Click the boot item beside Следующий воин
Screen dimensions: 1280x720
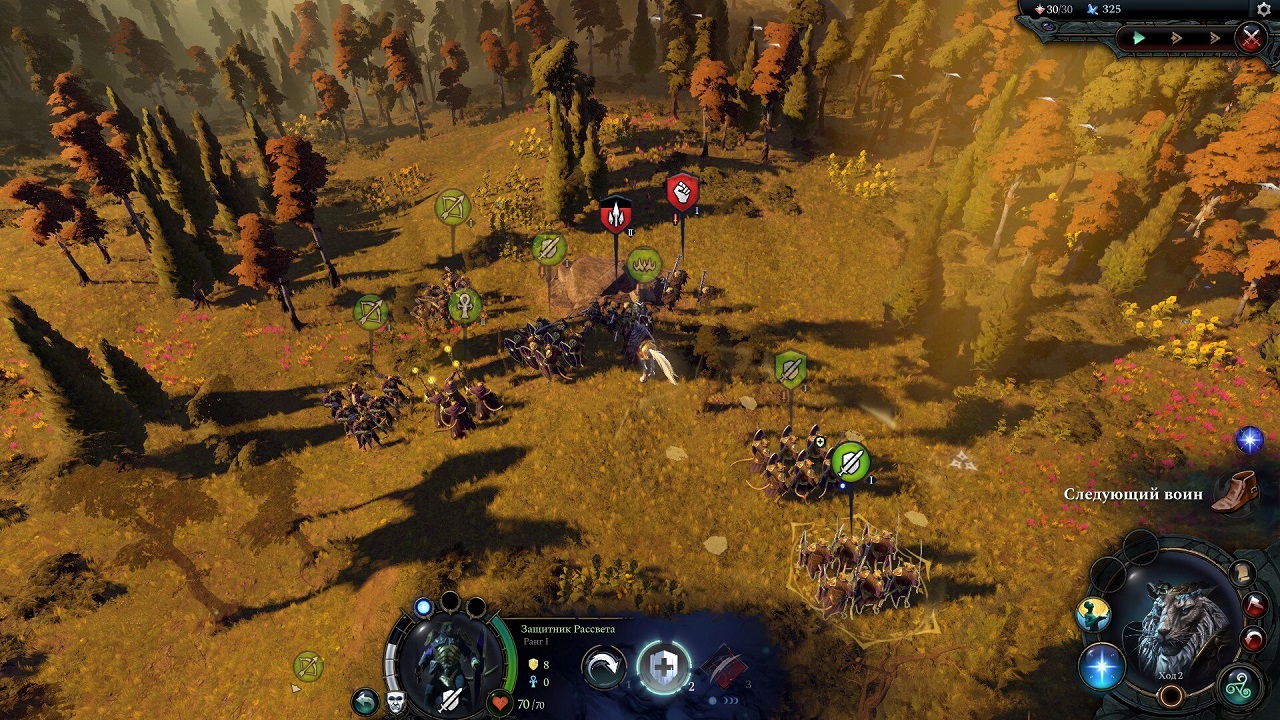tap(1237, 493)
